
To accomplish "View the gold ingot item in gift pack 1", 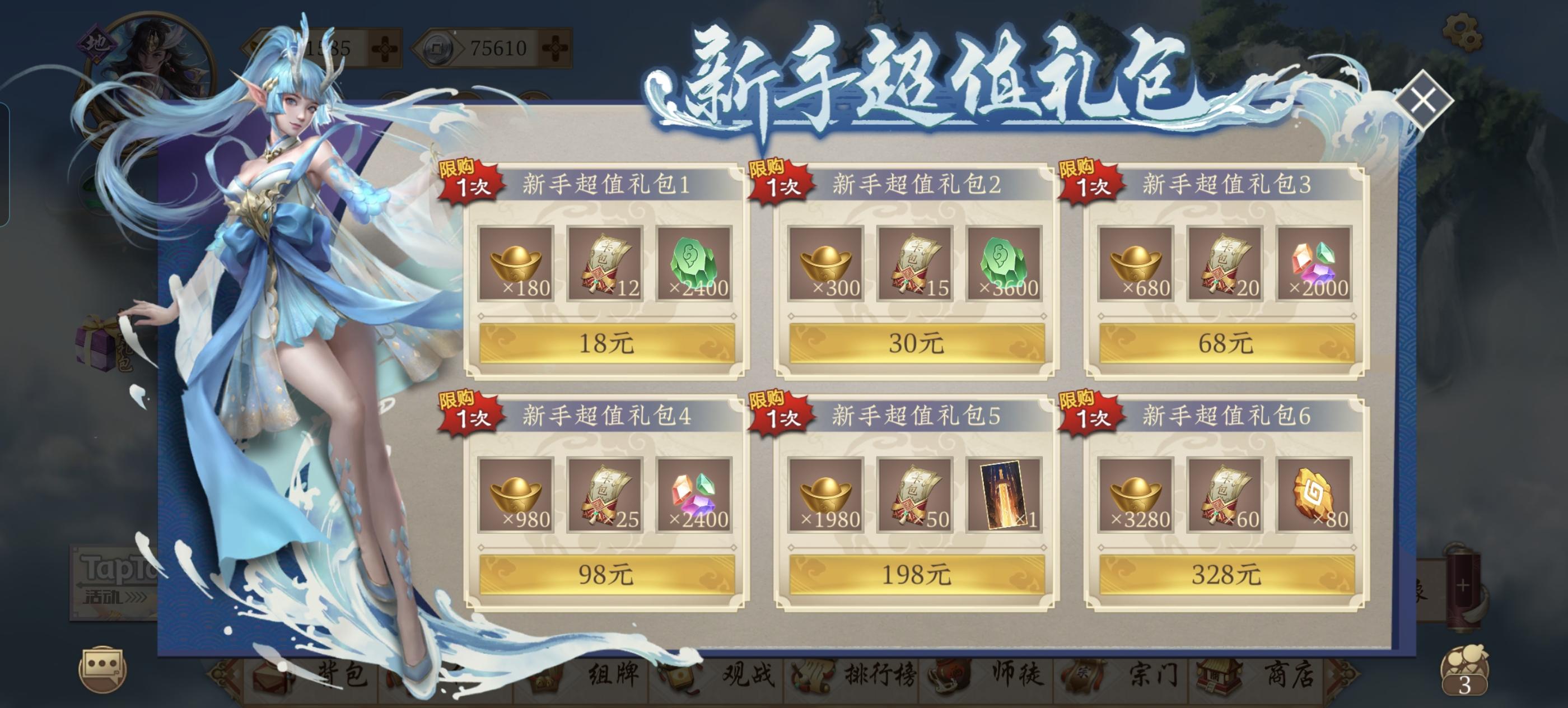I will 517,265.
